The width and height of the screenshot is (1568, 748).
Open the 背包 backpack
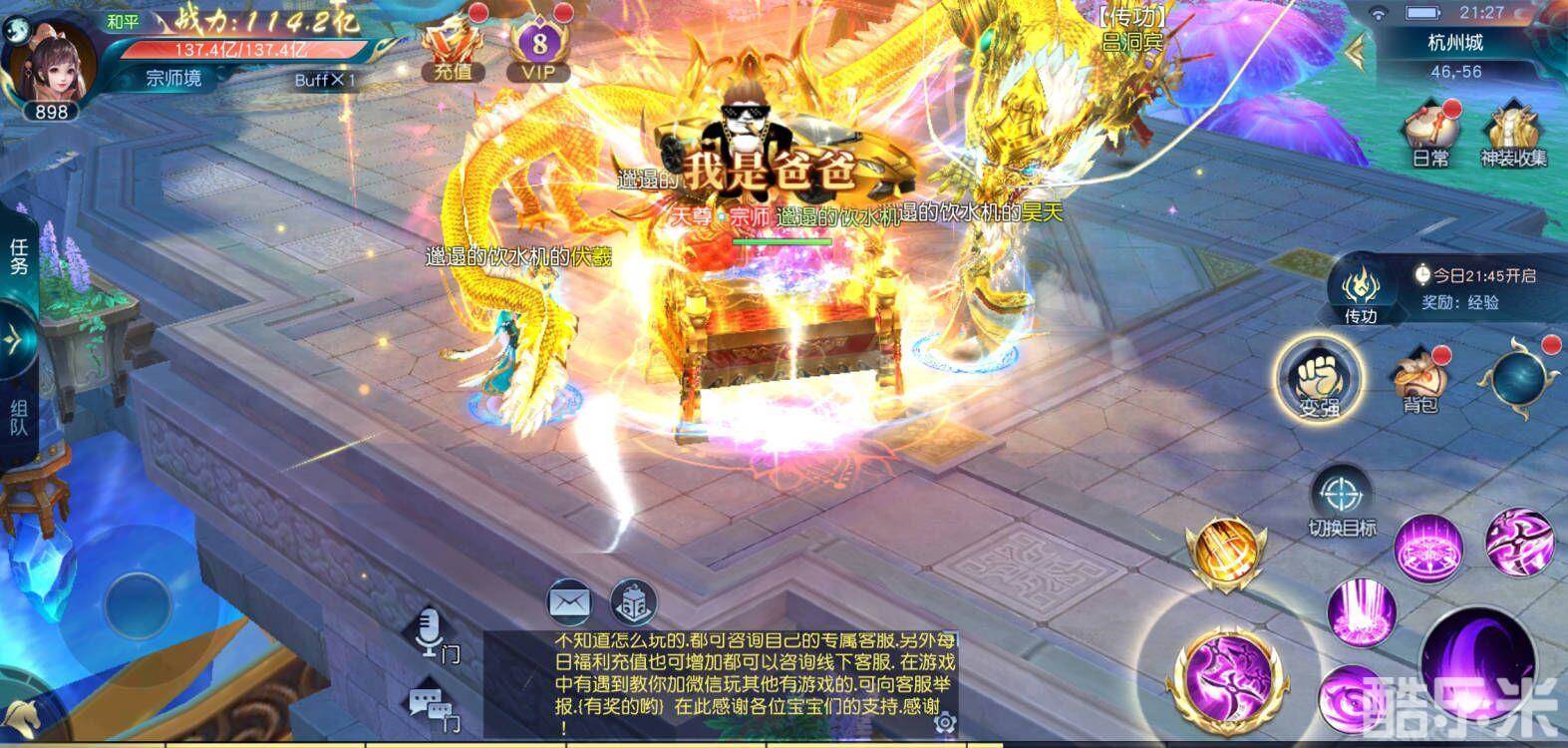coord(1419,379)
